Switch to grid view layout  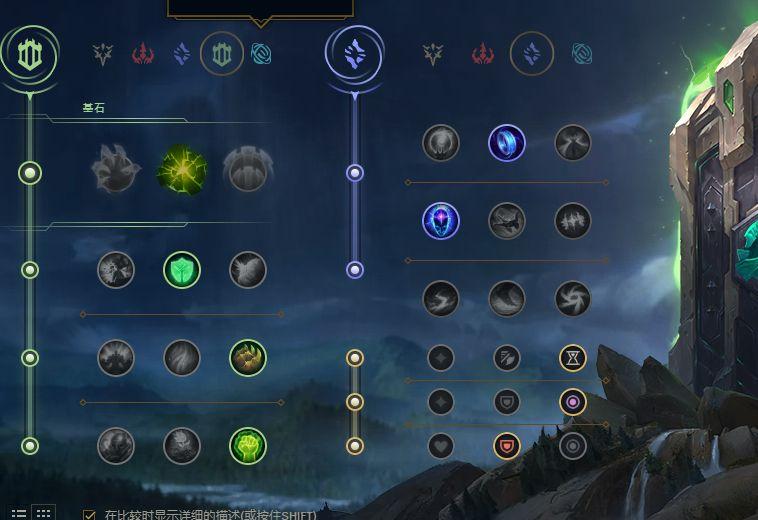43,514
